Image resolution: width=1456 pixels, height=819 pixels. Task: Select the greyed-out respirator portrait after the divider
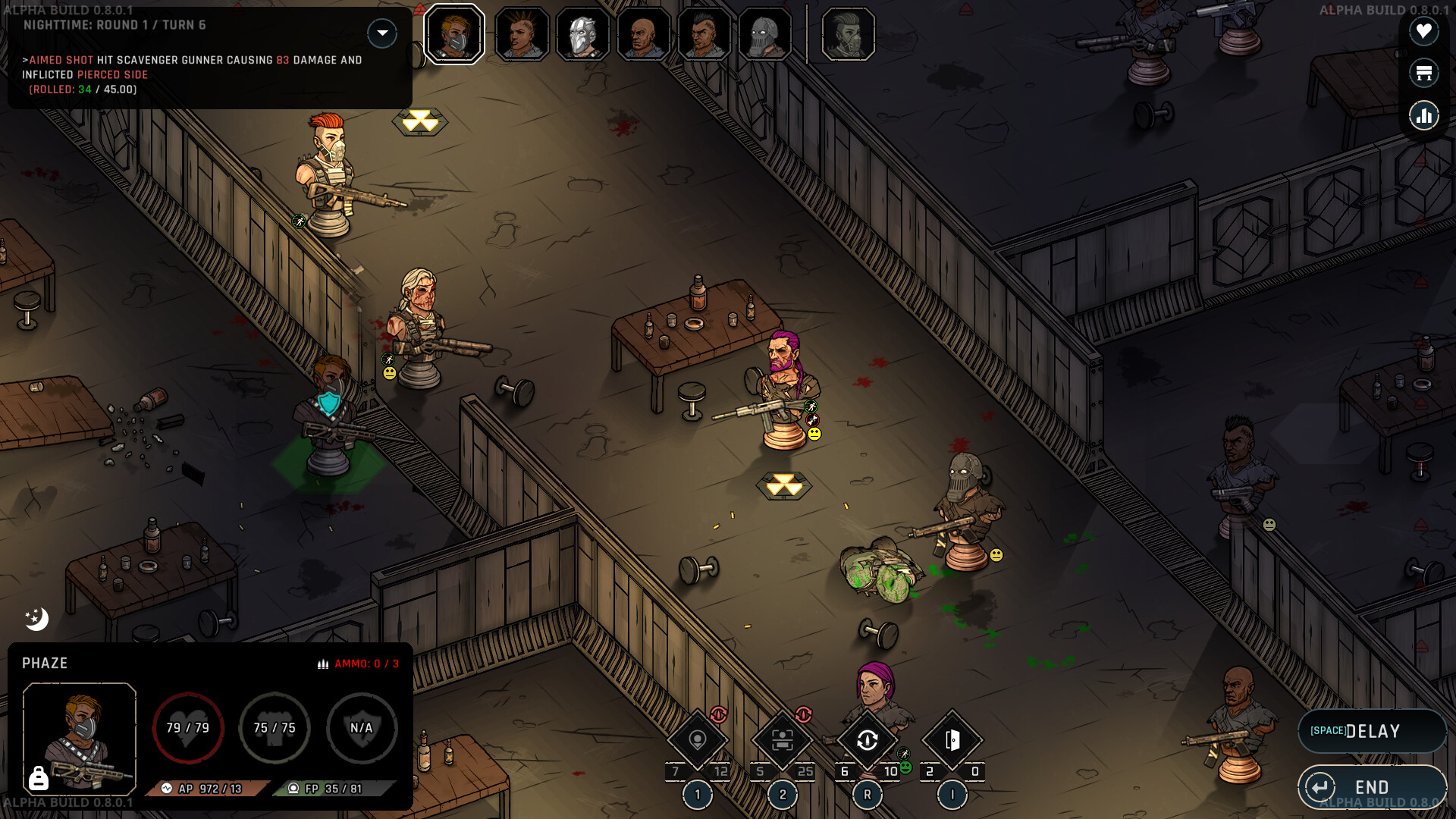coord(848,34)
